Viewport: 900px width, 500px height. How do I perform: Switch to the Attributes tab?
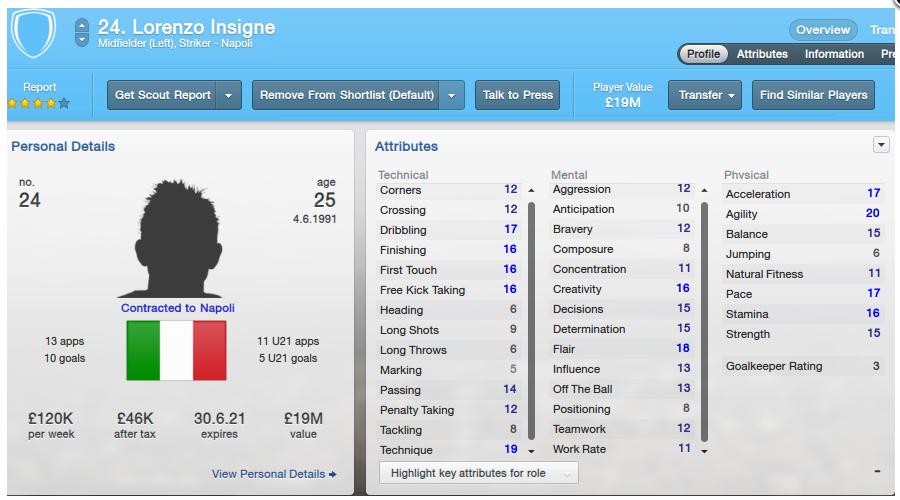(x=762, y=54)
